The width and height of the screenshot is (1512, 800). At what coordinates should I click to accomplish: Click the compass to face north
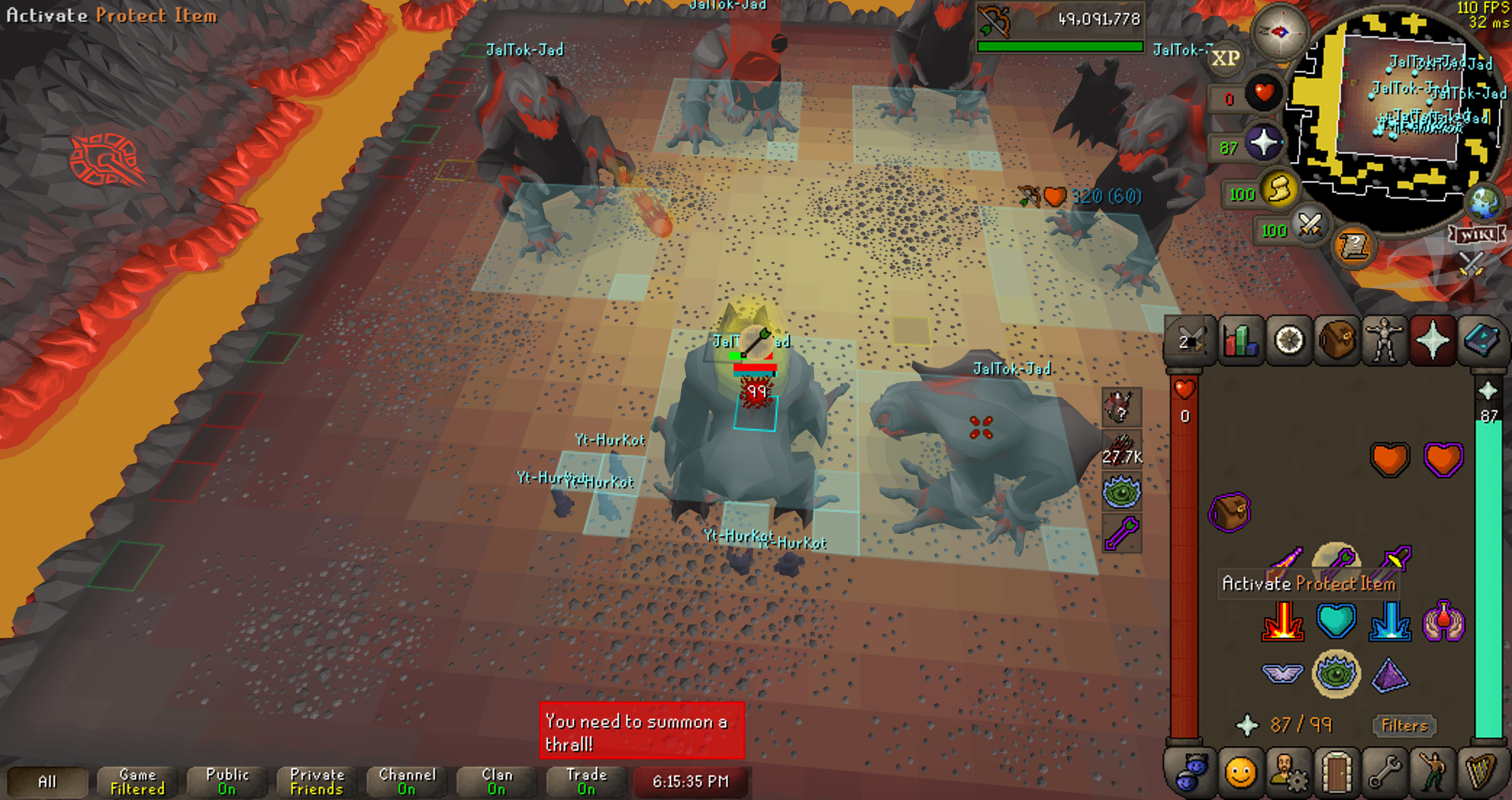point(1279,32)
